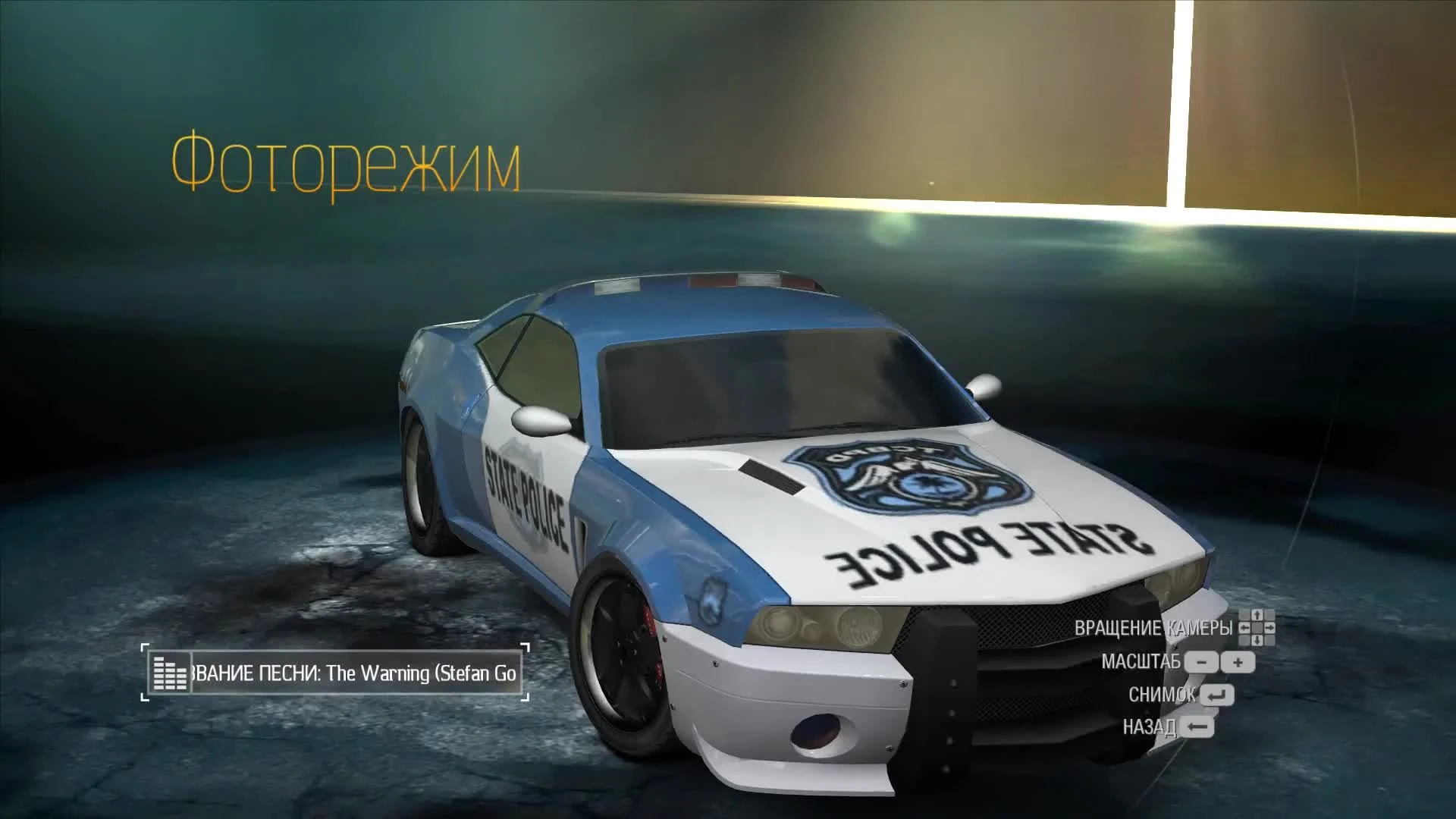Click the plus key to increase МАСШТАБ
This screenshot has width=1456, height=819.
pos(1237,663)
